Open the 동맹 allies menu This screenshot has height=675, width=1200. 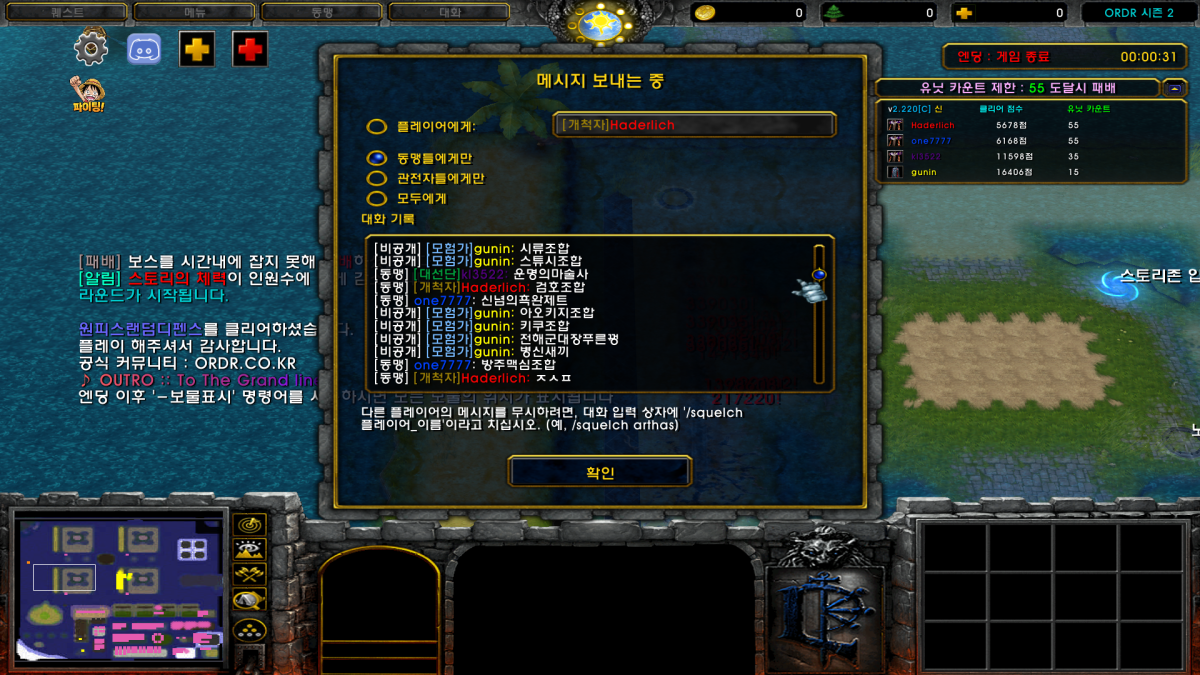pos(323,13)
